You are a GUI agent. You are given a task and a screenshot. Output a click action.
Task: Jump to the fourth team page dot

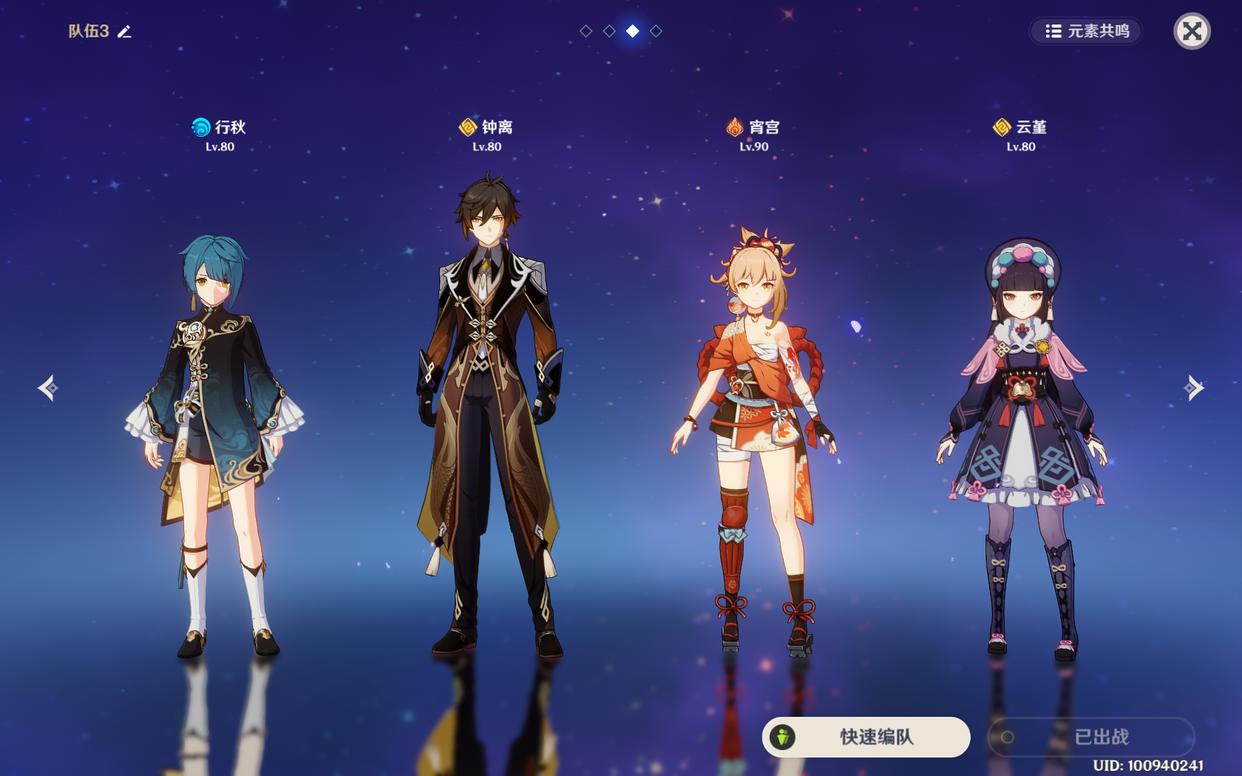656,31
